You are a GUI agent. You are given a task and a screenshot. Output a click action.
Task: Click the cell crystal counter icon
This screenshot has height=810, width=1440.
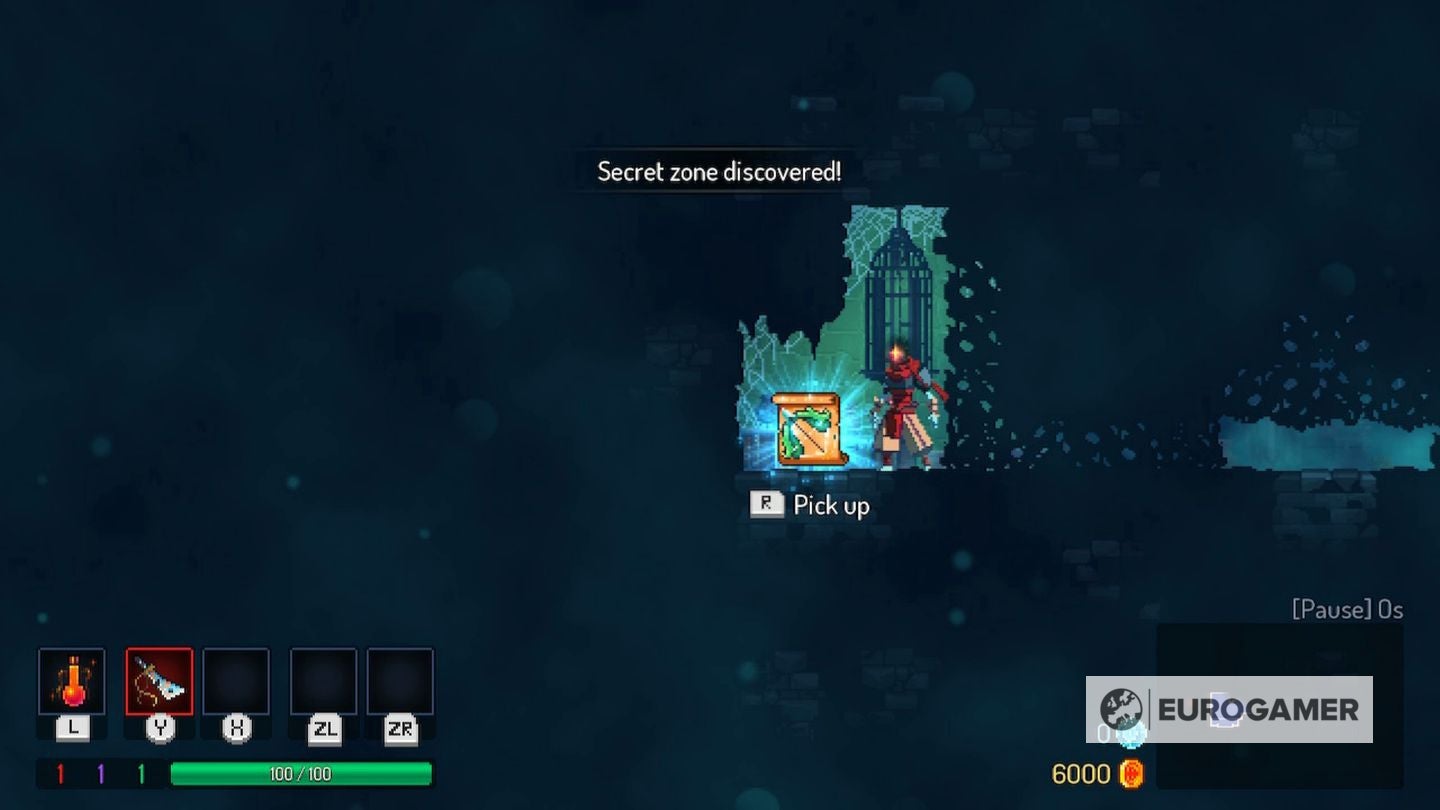[x=1131, y=733]
